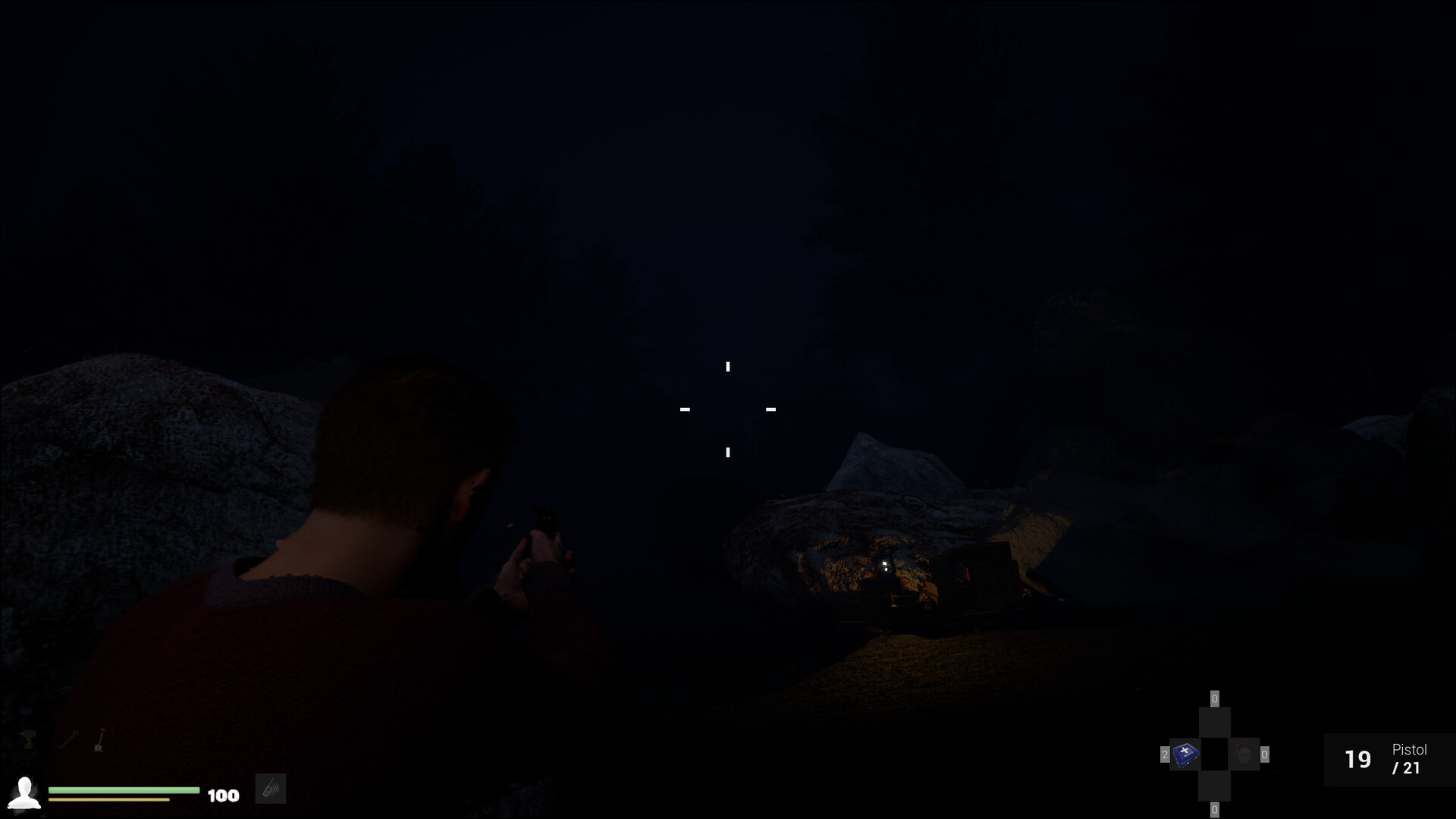Image resolution: width=1456 pixels, height=819 pixels.
Task: Expand the top quick-item slot showing 0
Action: point(1215,698)
